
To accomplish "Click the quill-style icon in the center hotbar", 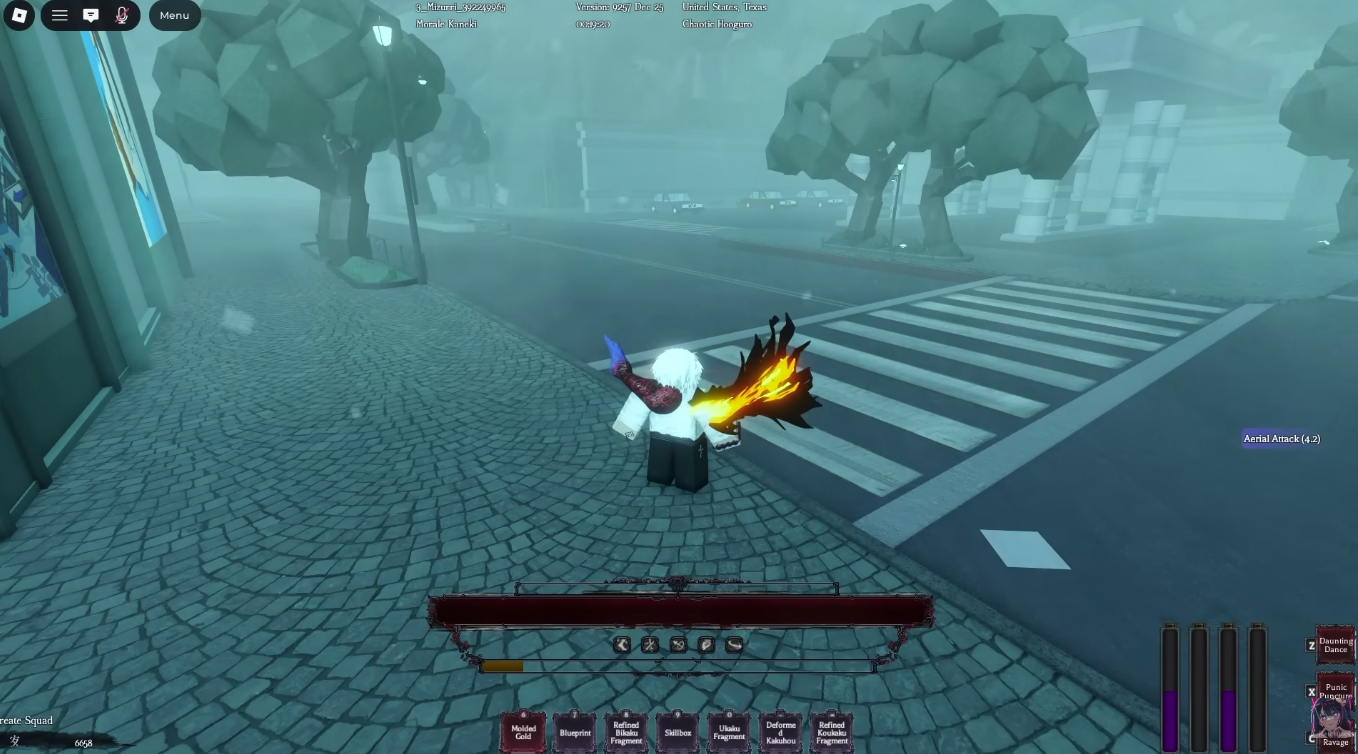I will pos(706,645).
